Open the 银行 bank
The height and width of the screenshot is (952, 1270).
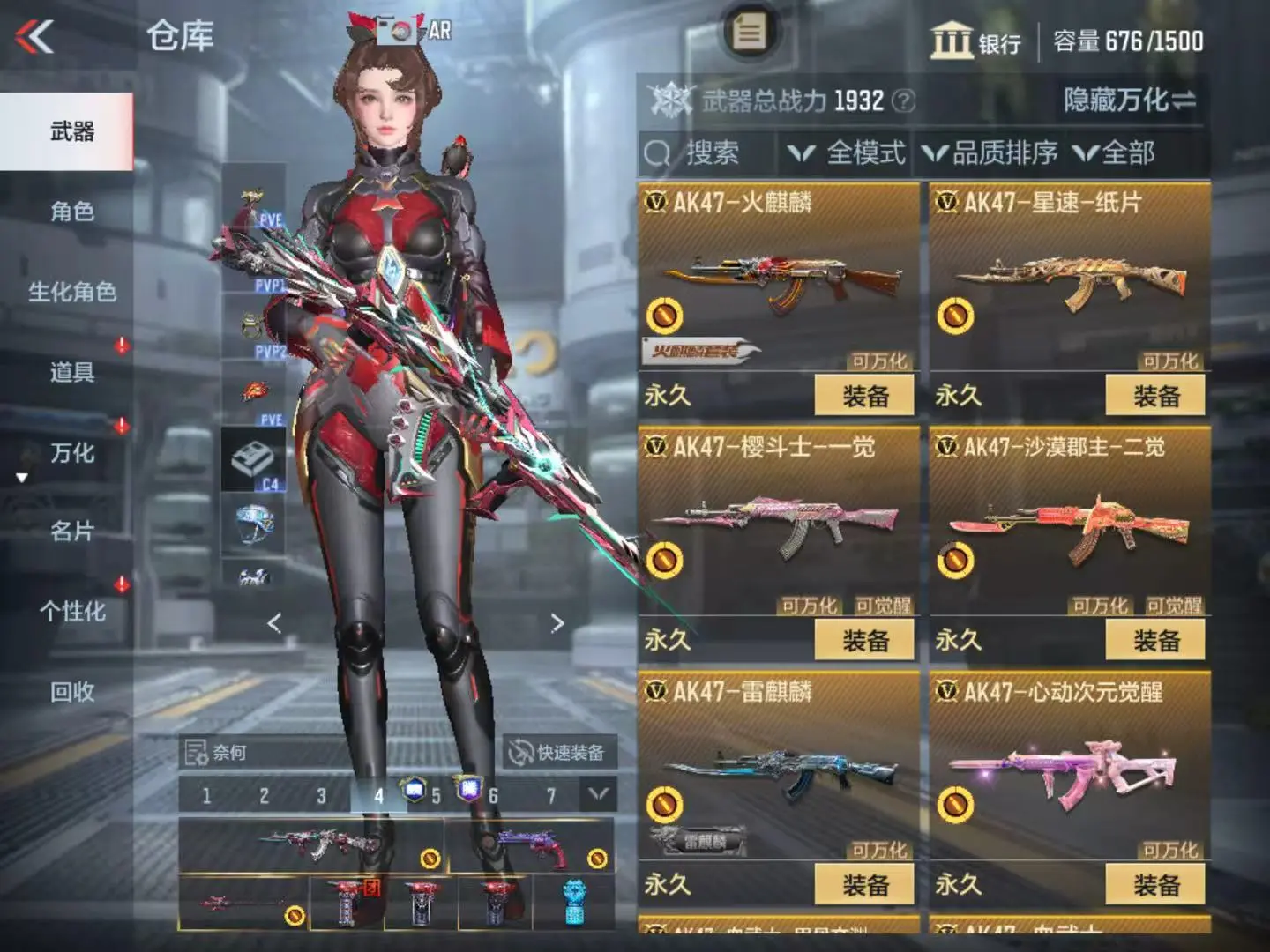(975, 41)
